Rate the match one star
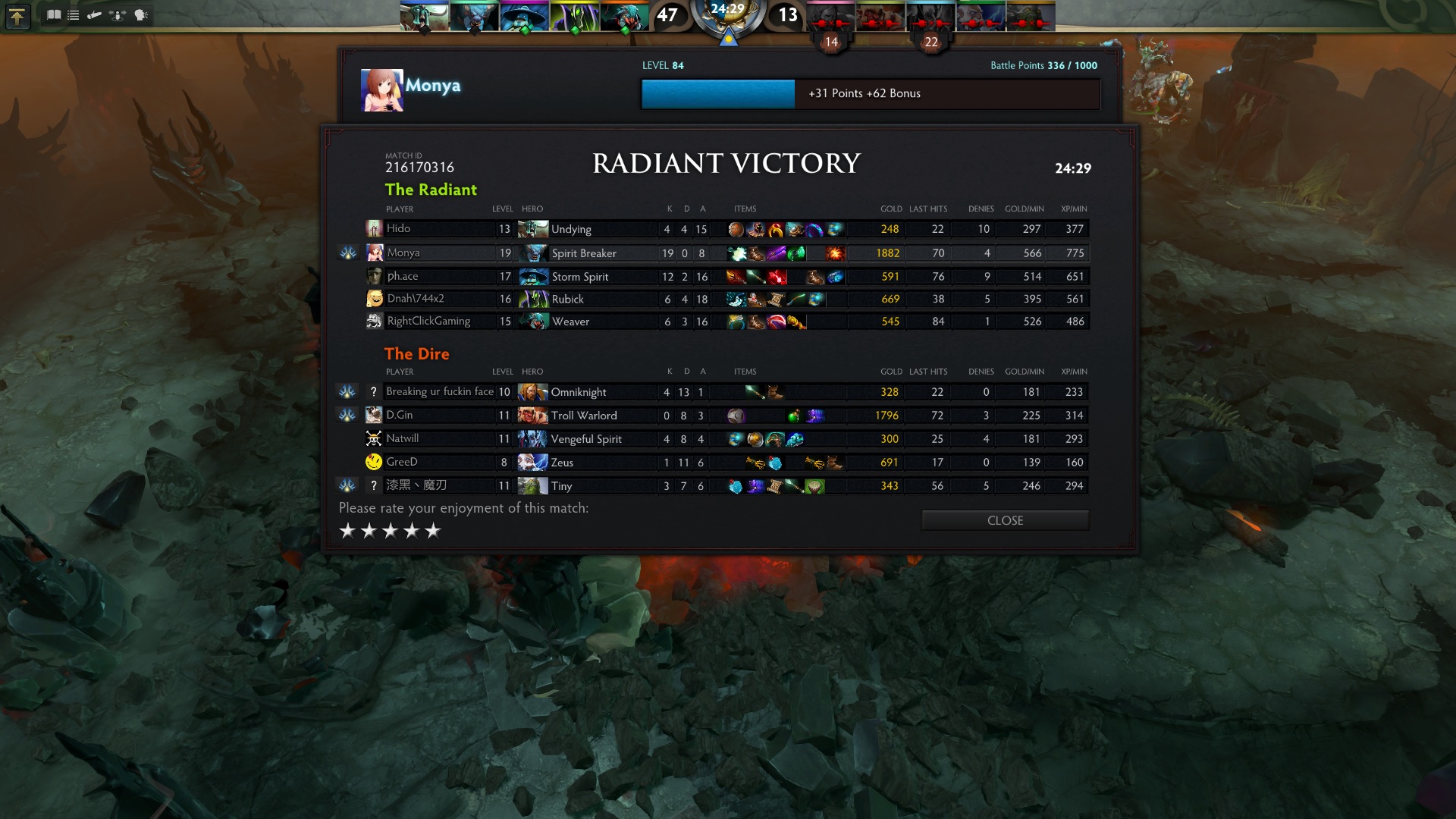 click(x=347, y=531)
